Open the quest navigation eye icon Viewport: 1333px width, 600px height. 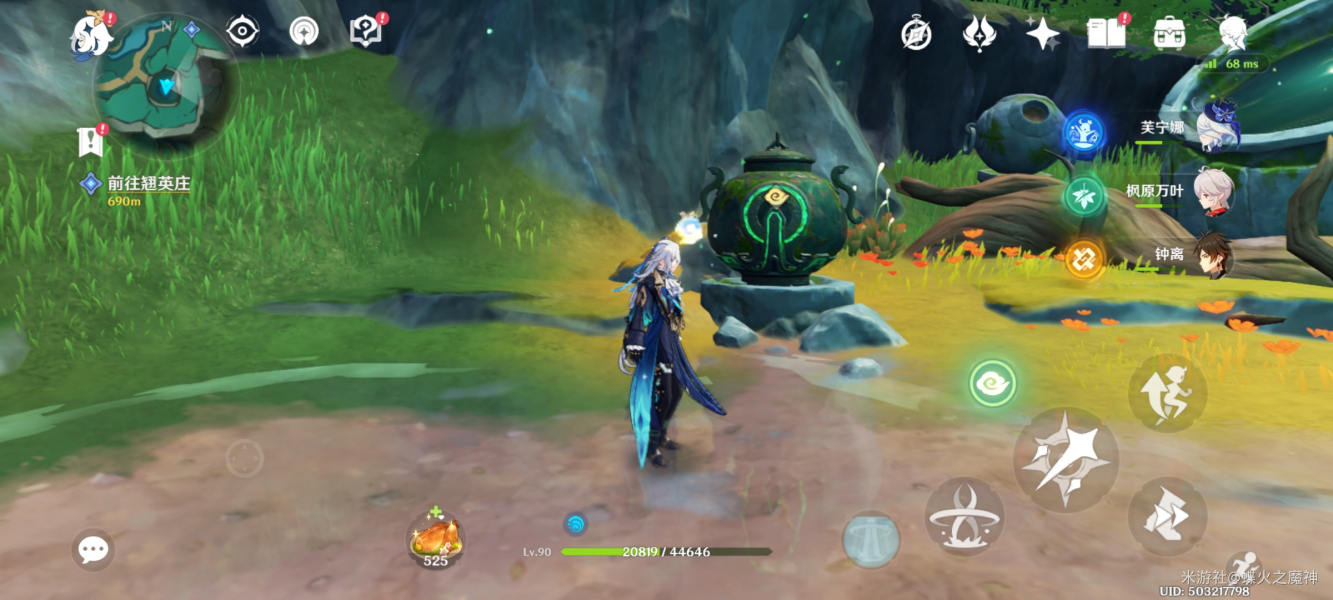tap(242, 32)
